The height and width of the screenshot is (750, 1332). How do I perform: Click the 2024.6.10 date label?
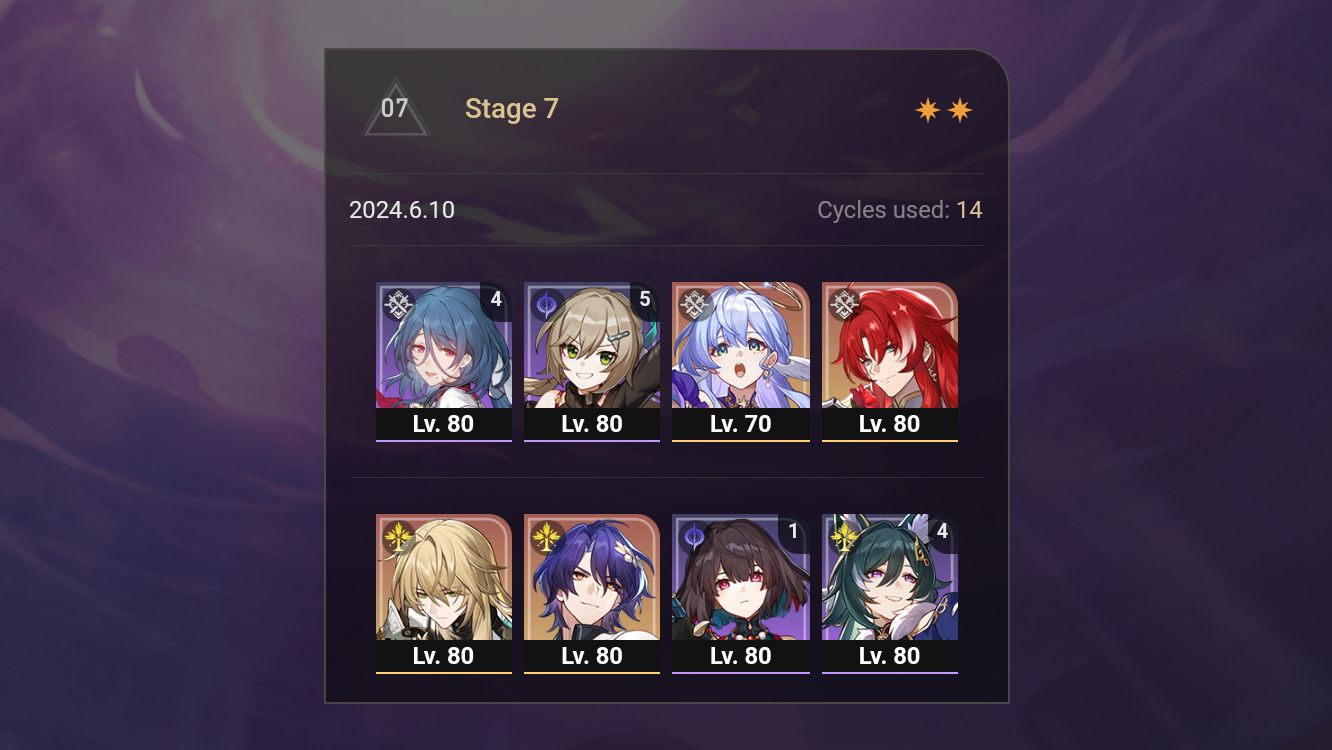tap(401, 210)
